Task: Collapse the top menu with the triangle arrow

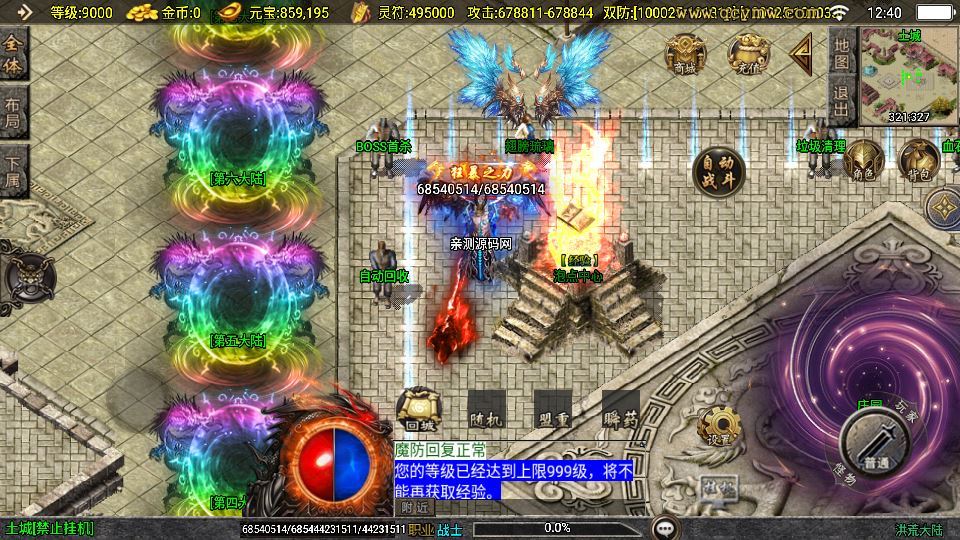Action: click(x=801, y=53)
